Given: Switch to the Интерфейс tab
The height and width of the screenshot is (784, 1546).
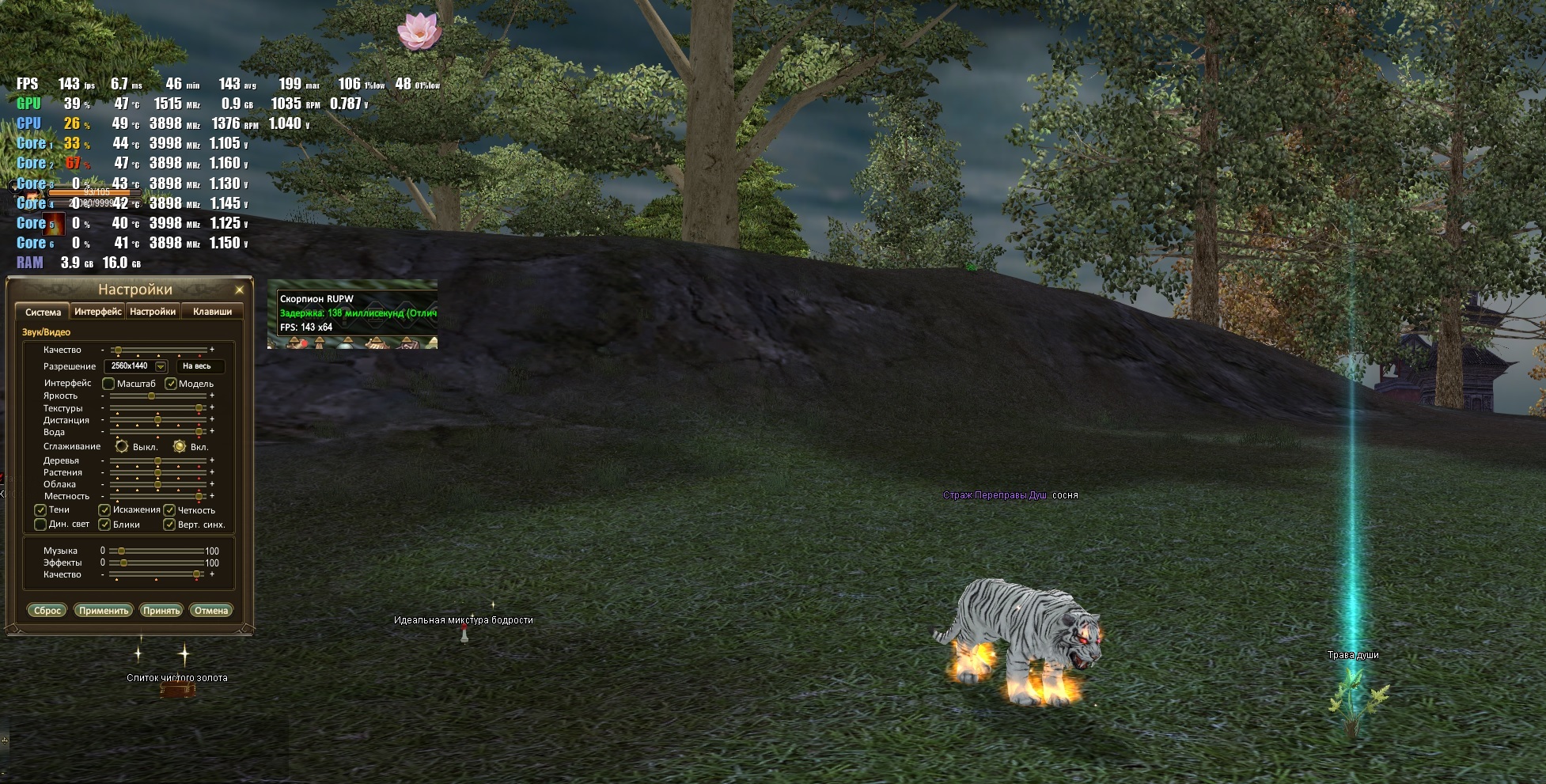Looking at the screenshot, I should (98, 312).
